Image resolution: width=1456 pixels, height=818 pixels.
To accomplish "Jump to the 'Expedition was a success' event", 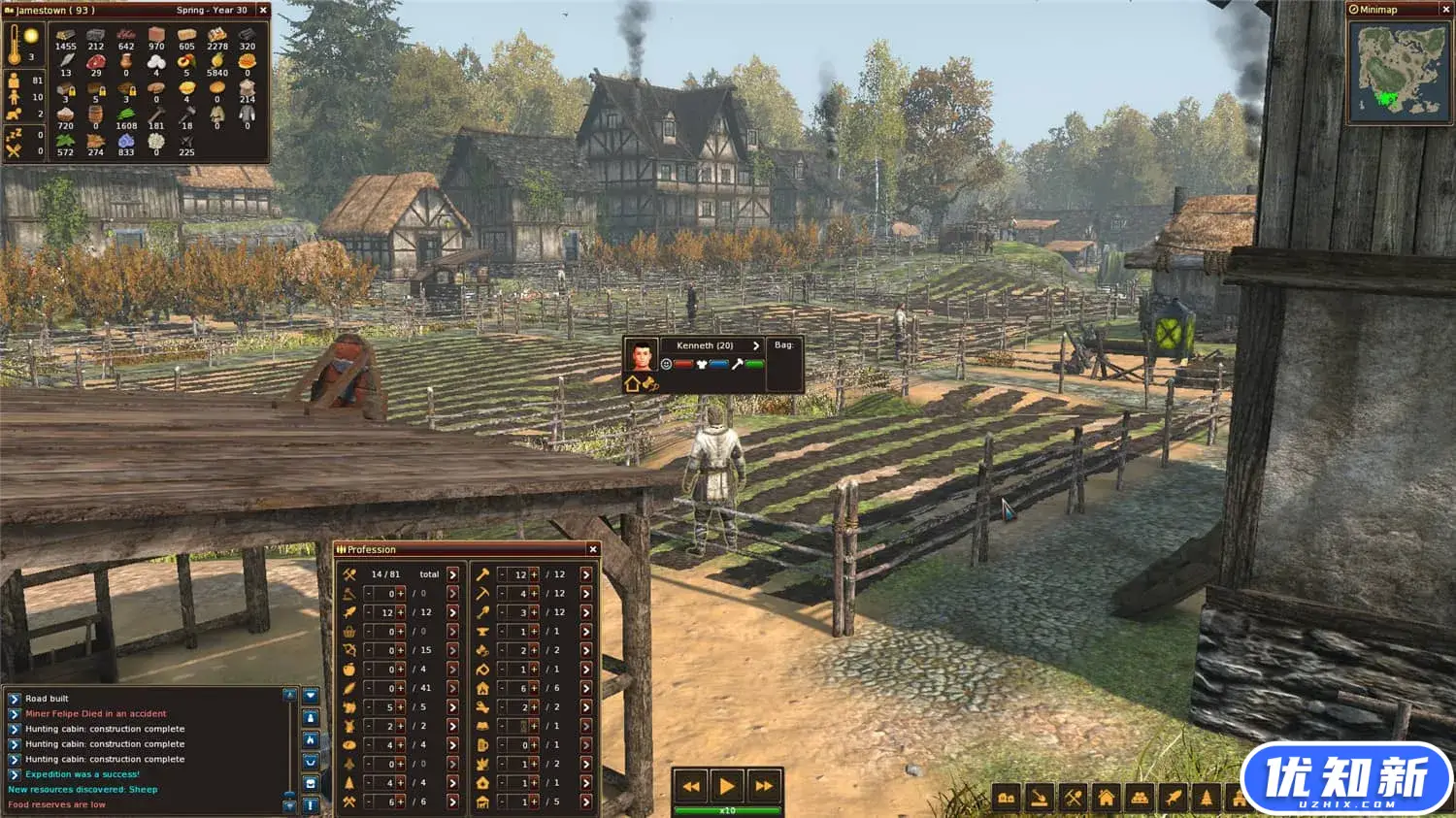I will tap(15, 774).
